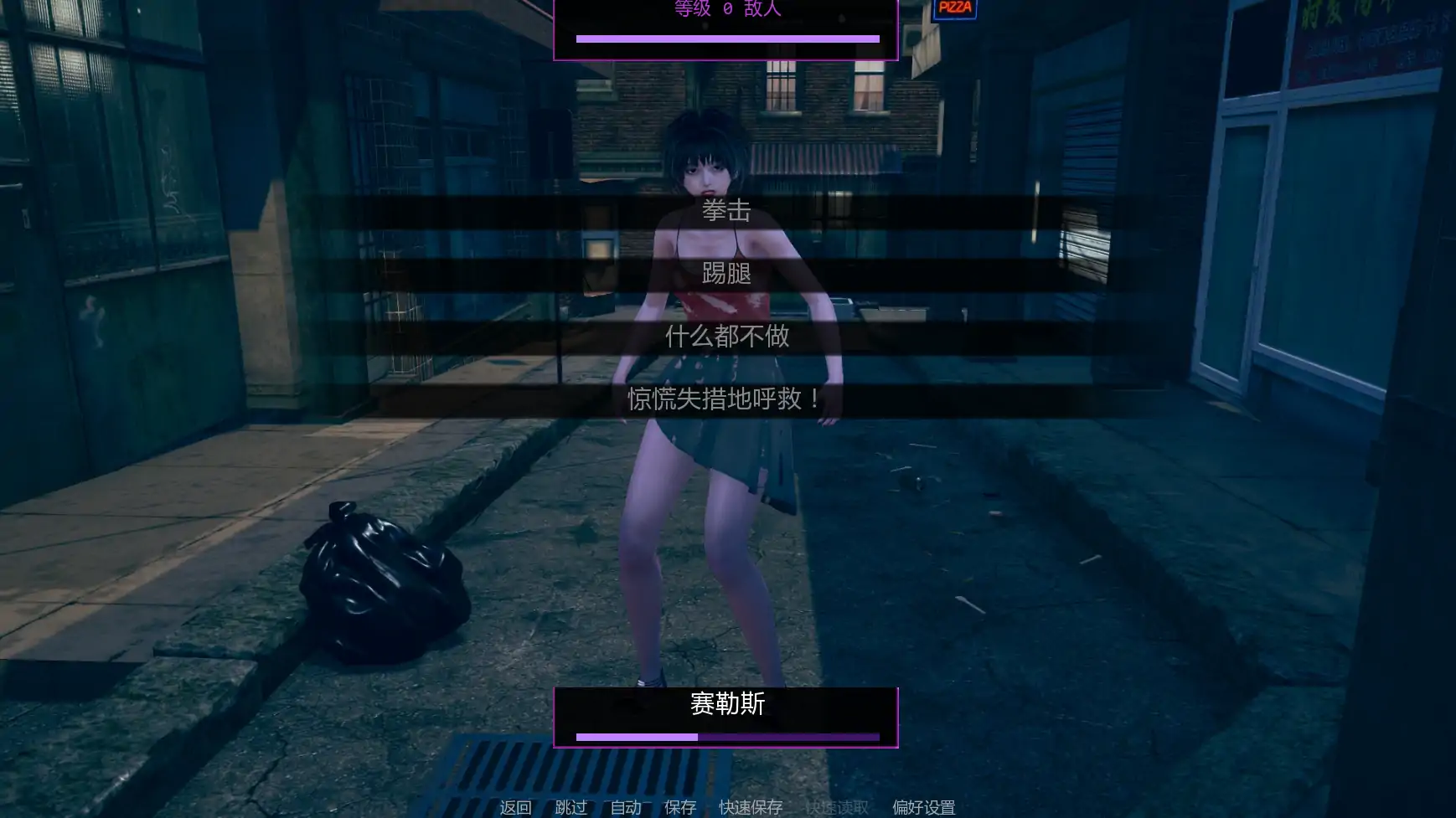Click the enemy health bar at top

[x=727, y=38]
